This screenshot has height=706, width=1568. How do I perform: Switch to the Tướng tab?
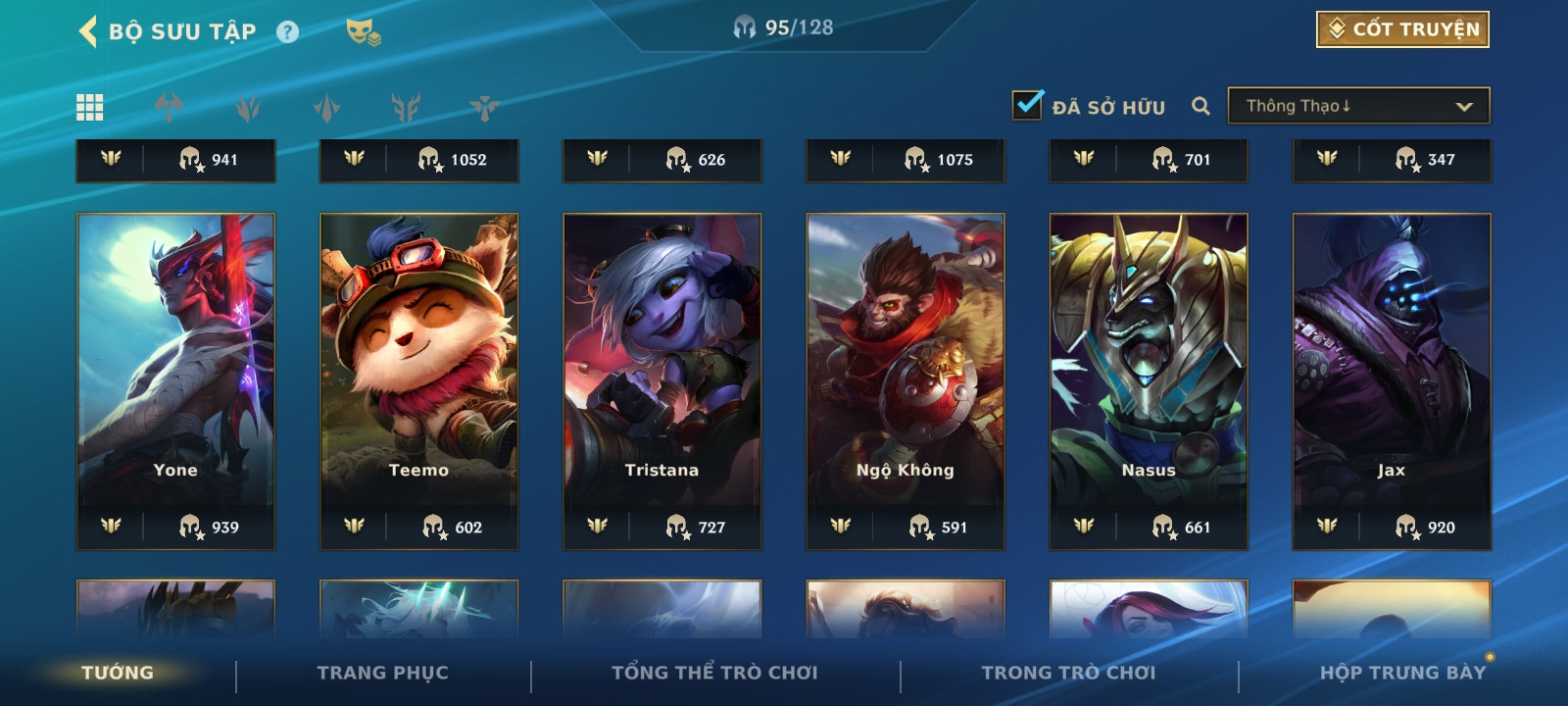coord(118,673)
